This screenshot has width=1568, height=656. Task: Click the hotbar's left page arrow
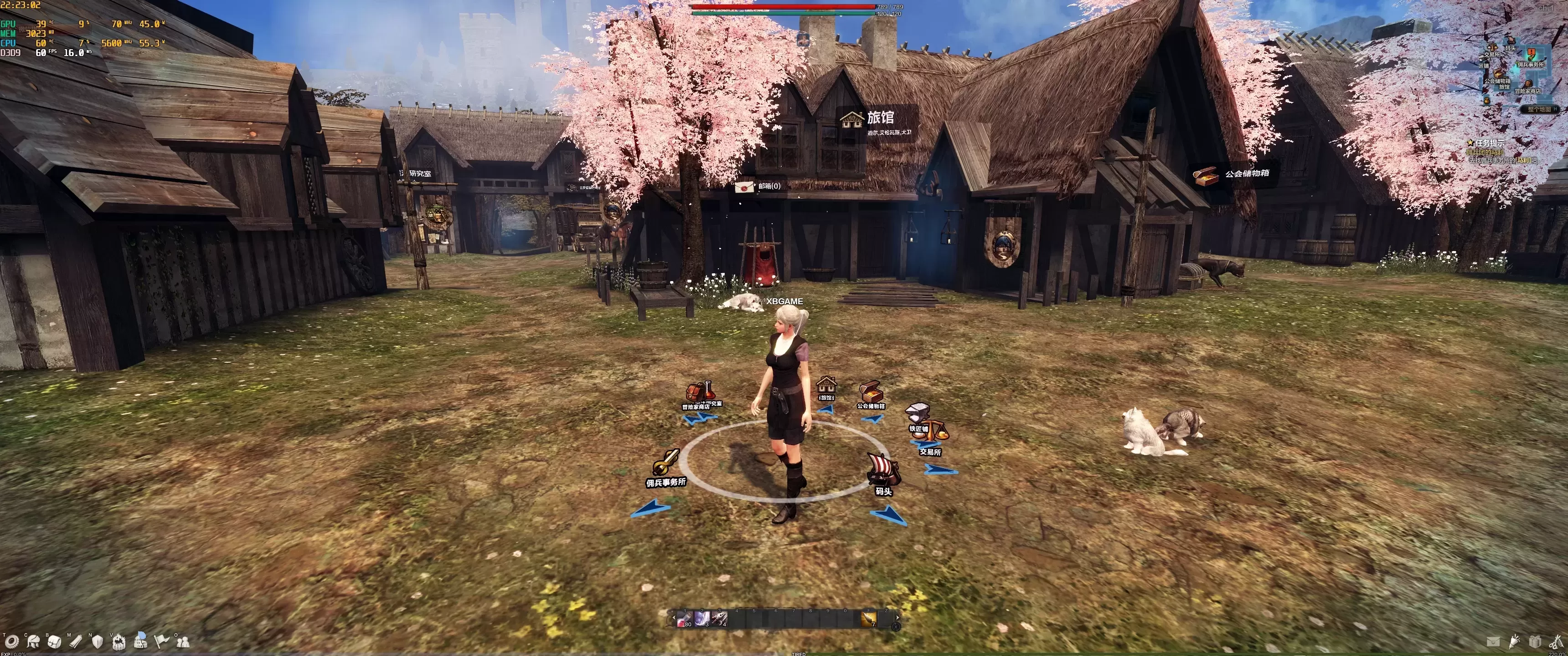point(673,618)
